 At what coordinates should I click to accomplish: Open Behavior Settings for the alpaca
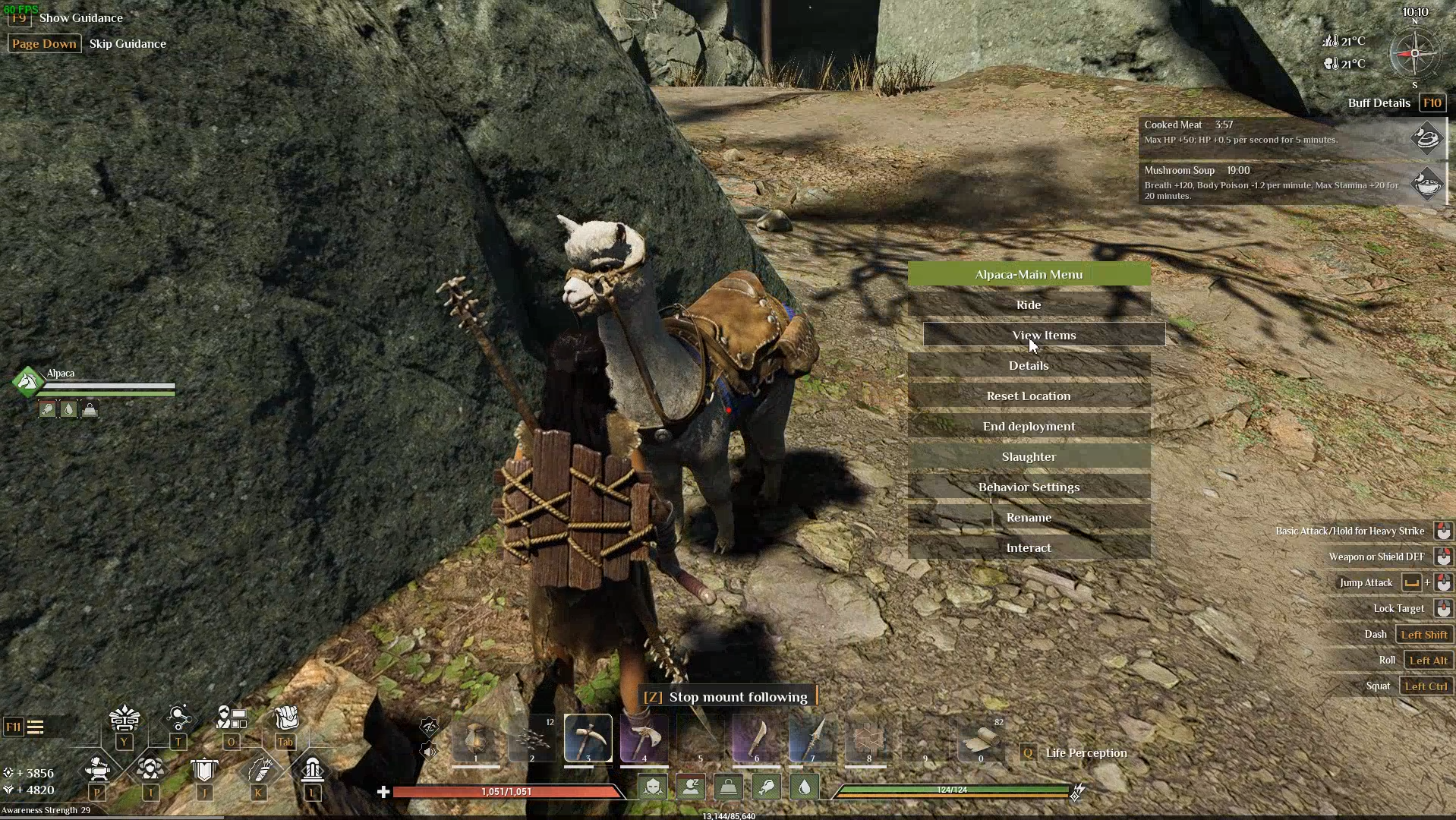point(1029,487)
